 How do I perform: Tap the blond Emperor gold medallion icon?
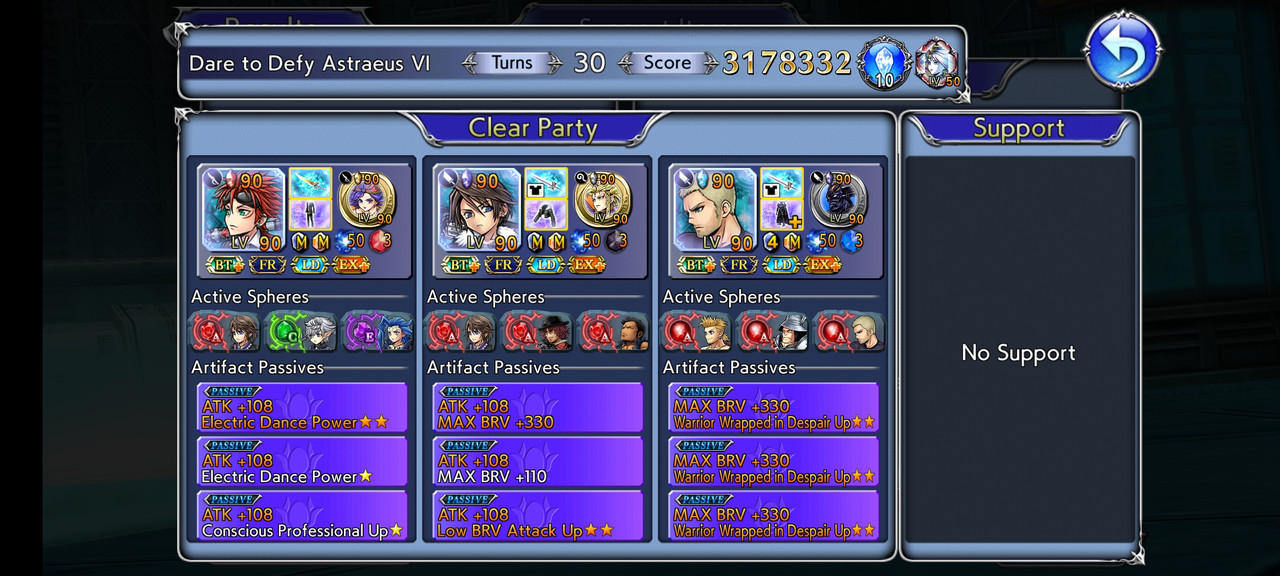pos(602,198)
